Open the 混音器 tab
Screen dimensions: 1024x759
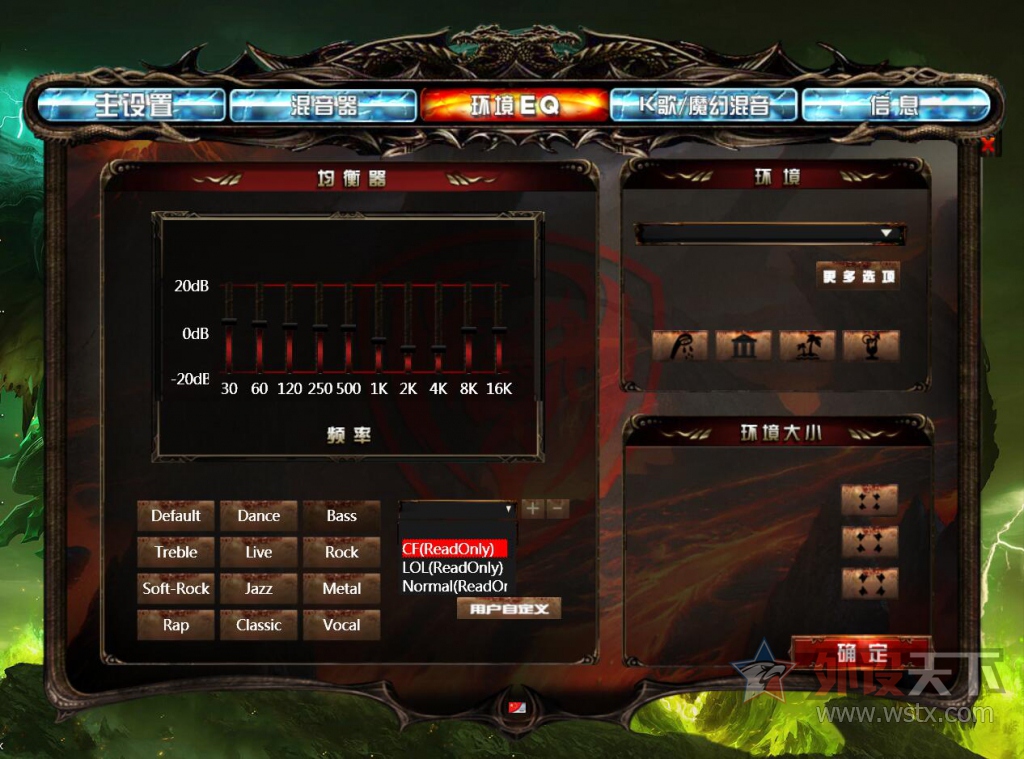[x=323, y=105]
